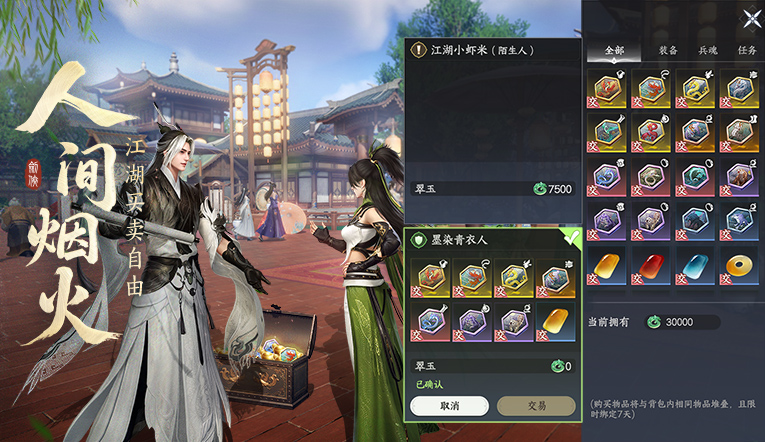Close the trade window

point(752,16)
